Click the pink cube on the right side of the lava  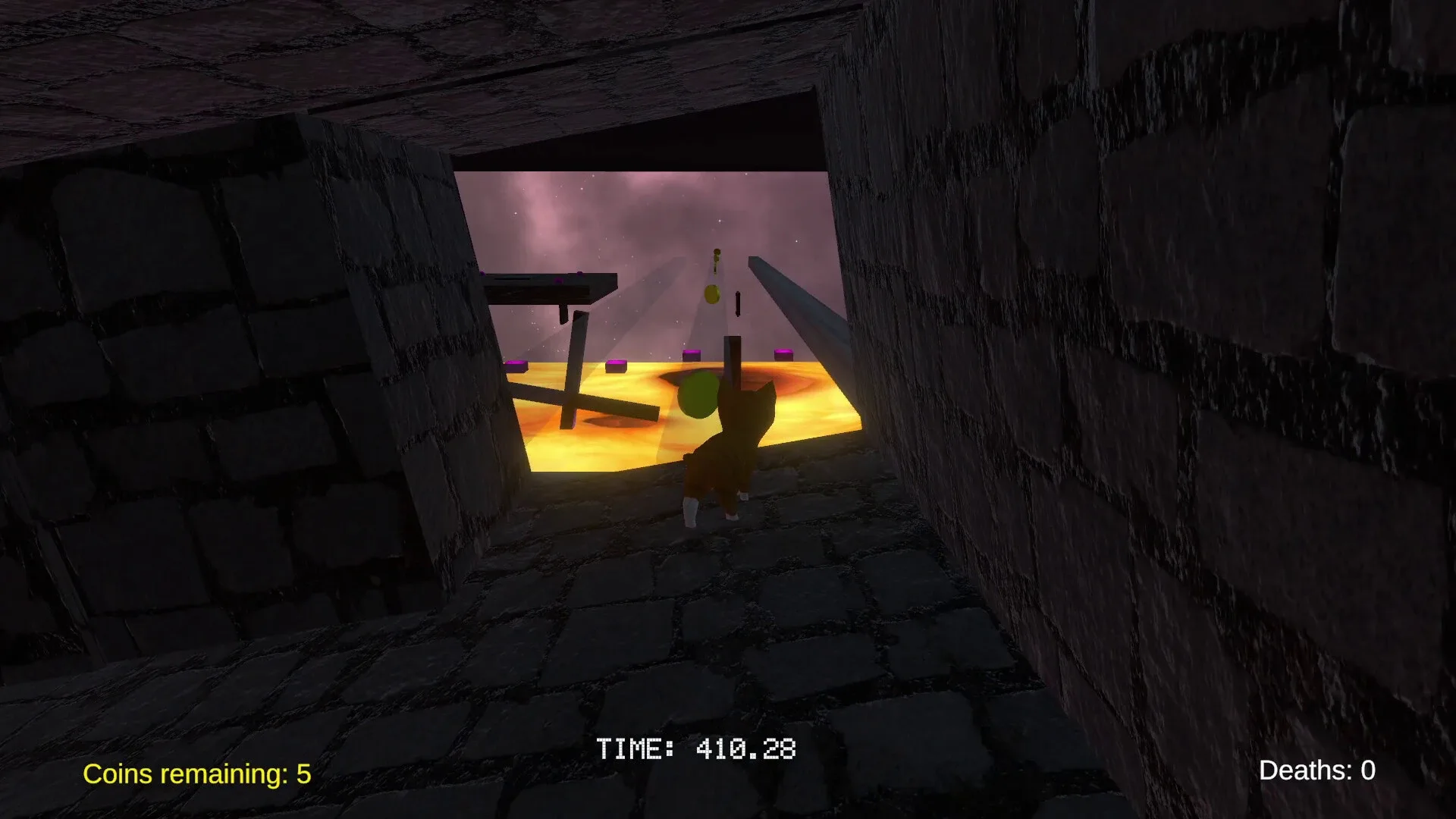tap(783, 353)
